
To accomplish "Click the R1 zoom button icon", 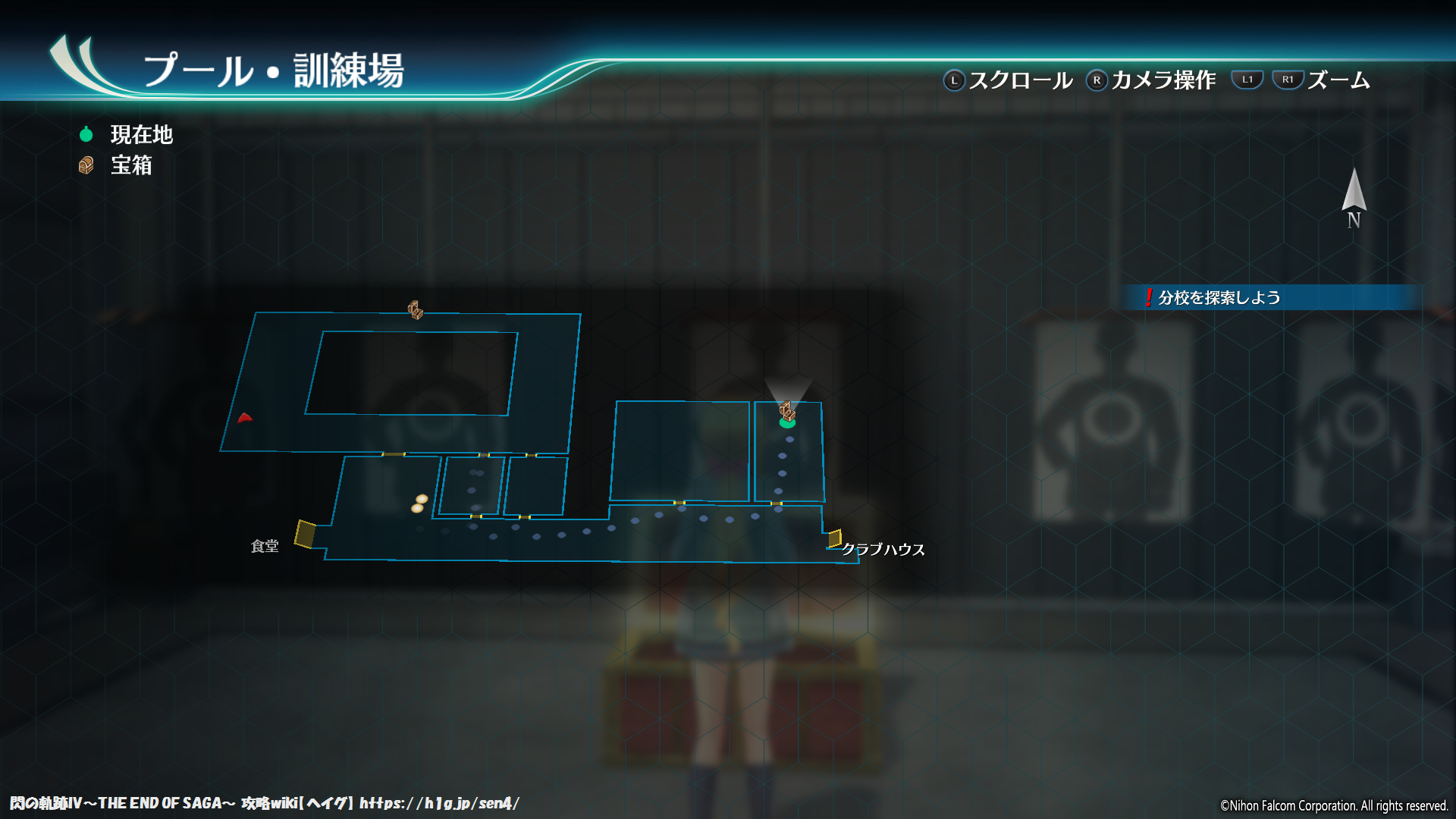I will 1288,78.
